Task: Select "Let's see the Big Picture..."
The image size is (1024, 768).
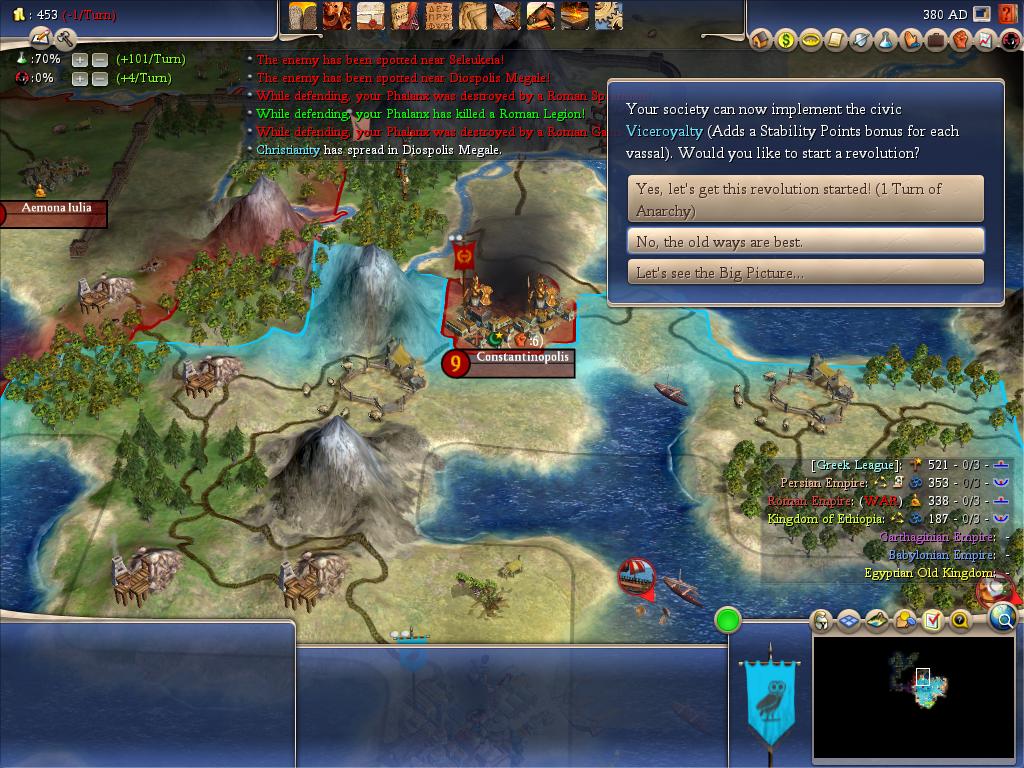Action: click(x=805, y=272)
